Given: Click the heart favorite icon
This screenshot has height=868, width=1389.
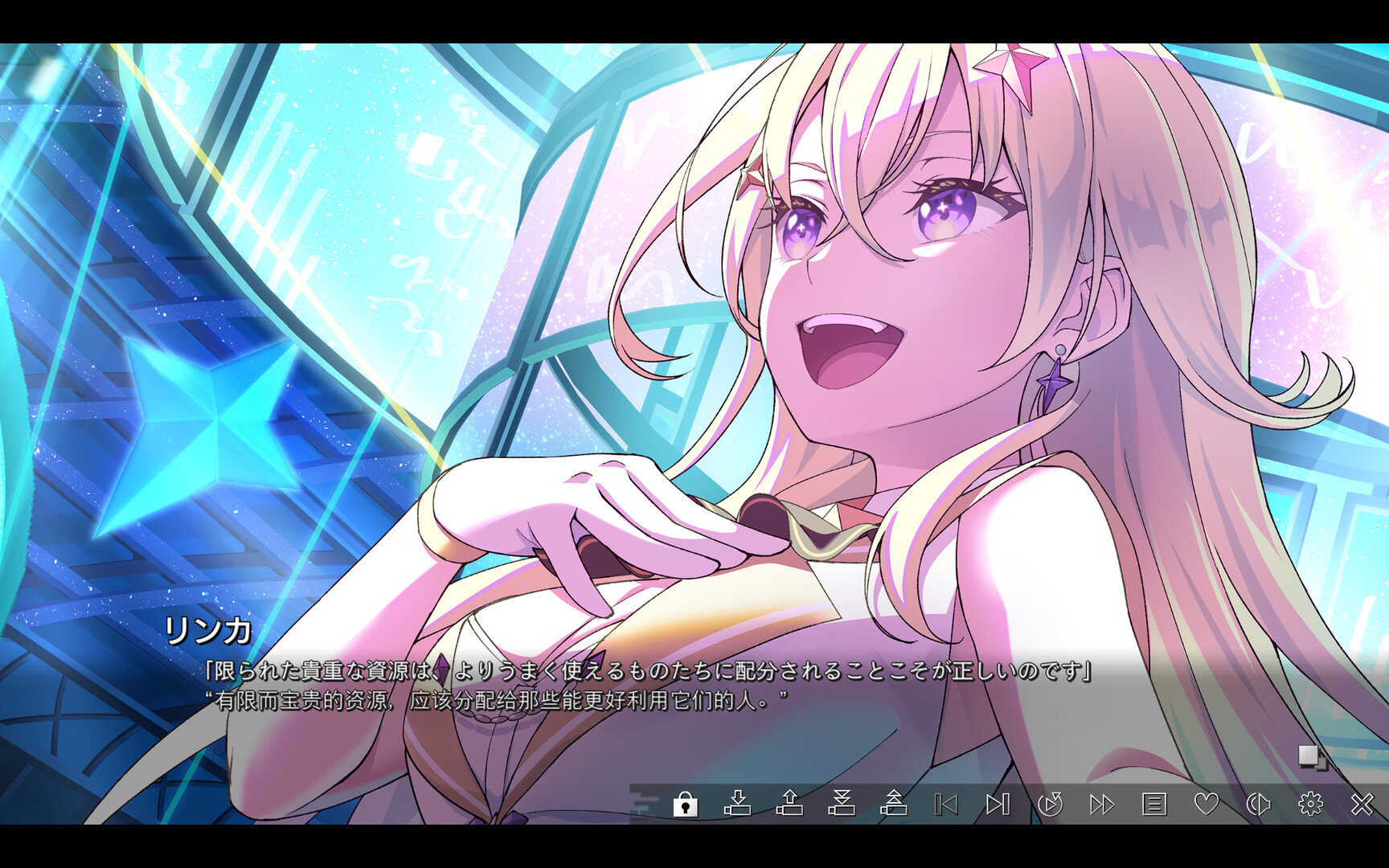Looking at the screenshot, I should [x=1207, y=802].
